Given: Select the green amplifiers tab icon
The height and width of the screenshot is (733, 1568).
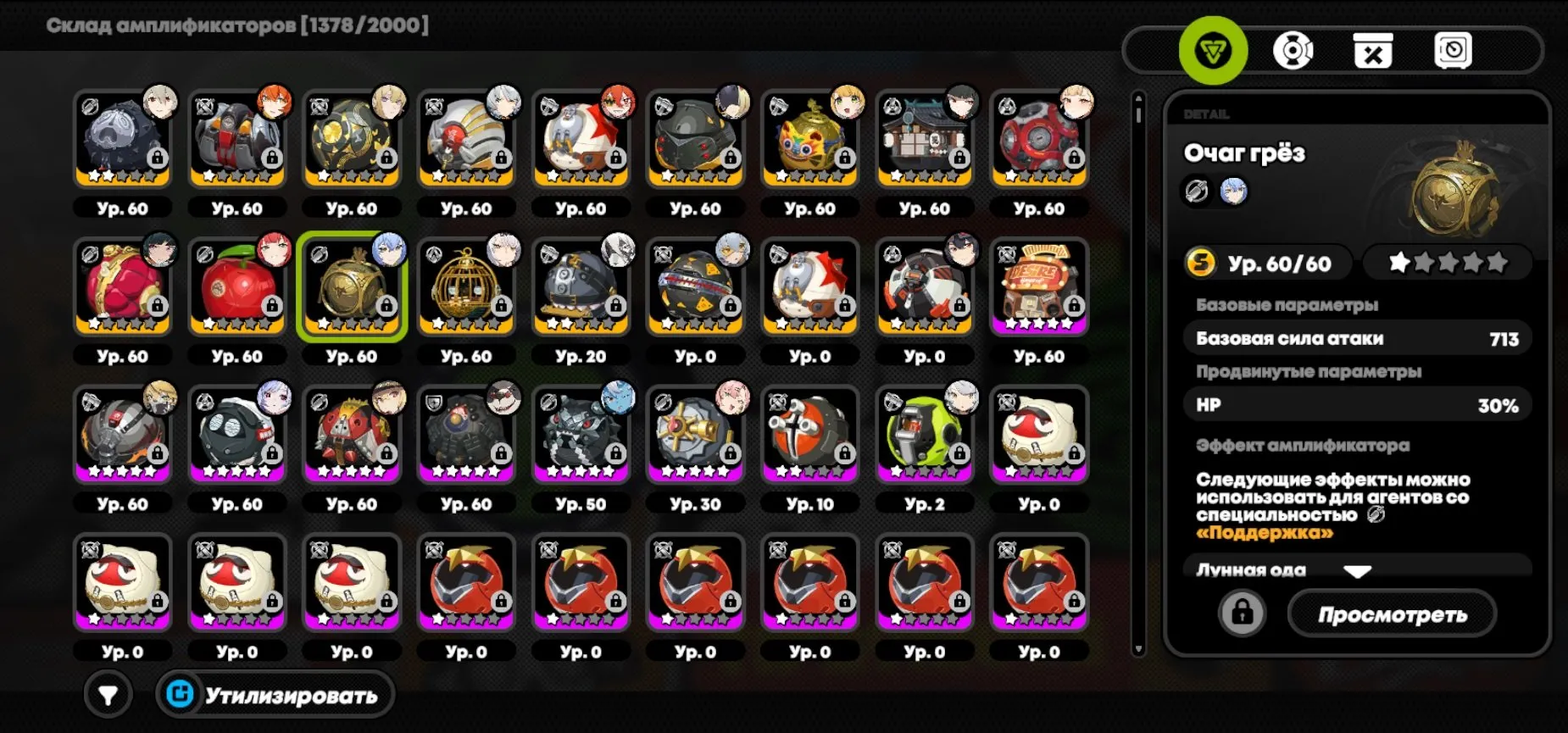Looking at the screenshot, I should pyautogui.click(x=1212, y=51).
